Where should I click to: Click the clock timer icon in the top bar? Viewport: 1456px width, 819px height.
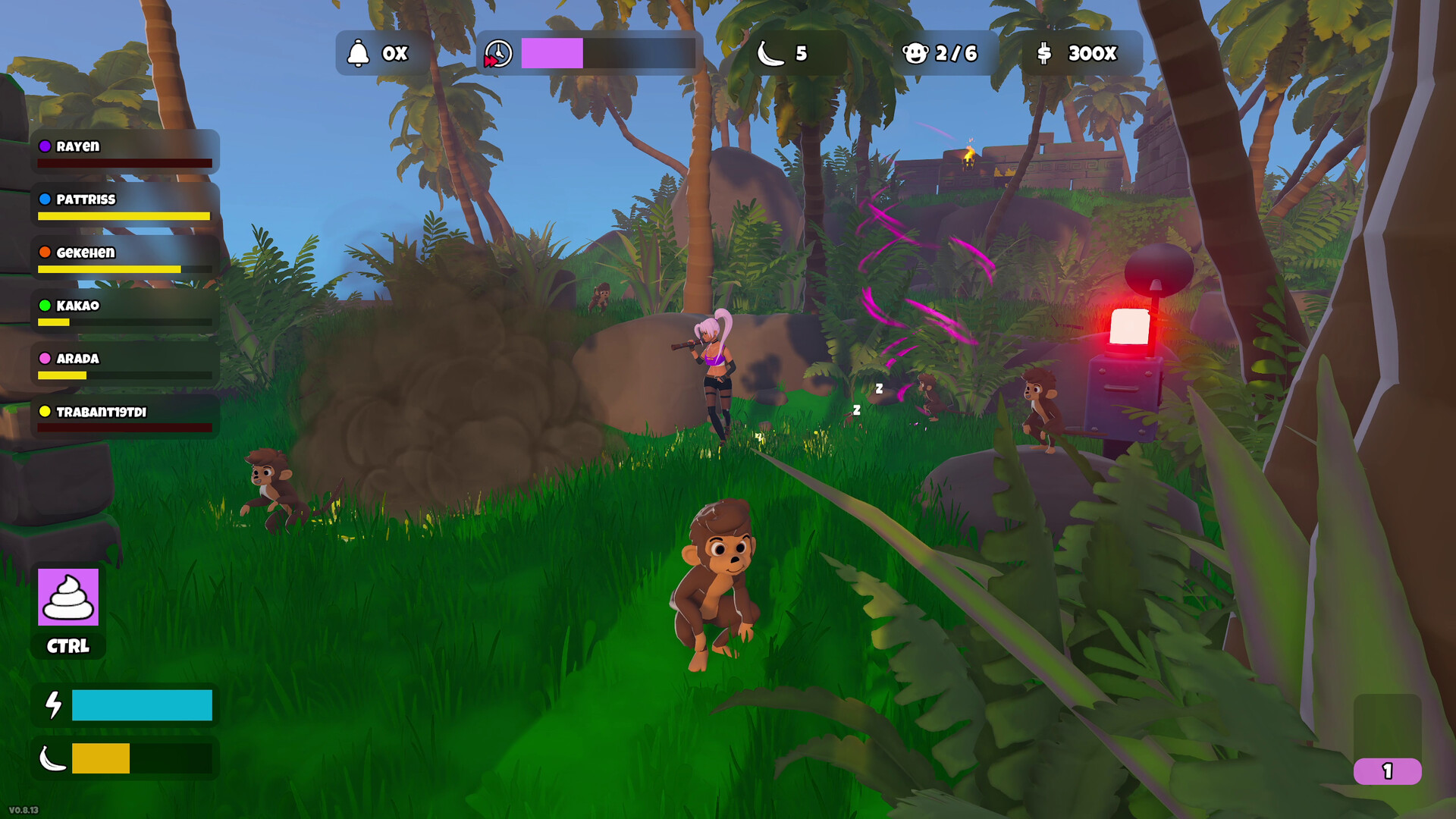pos(498,53)
